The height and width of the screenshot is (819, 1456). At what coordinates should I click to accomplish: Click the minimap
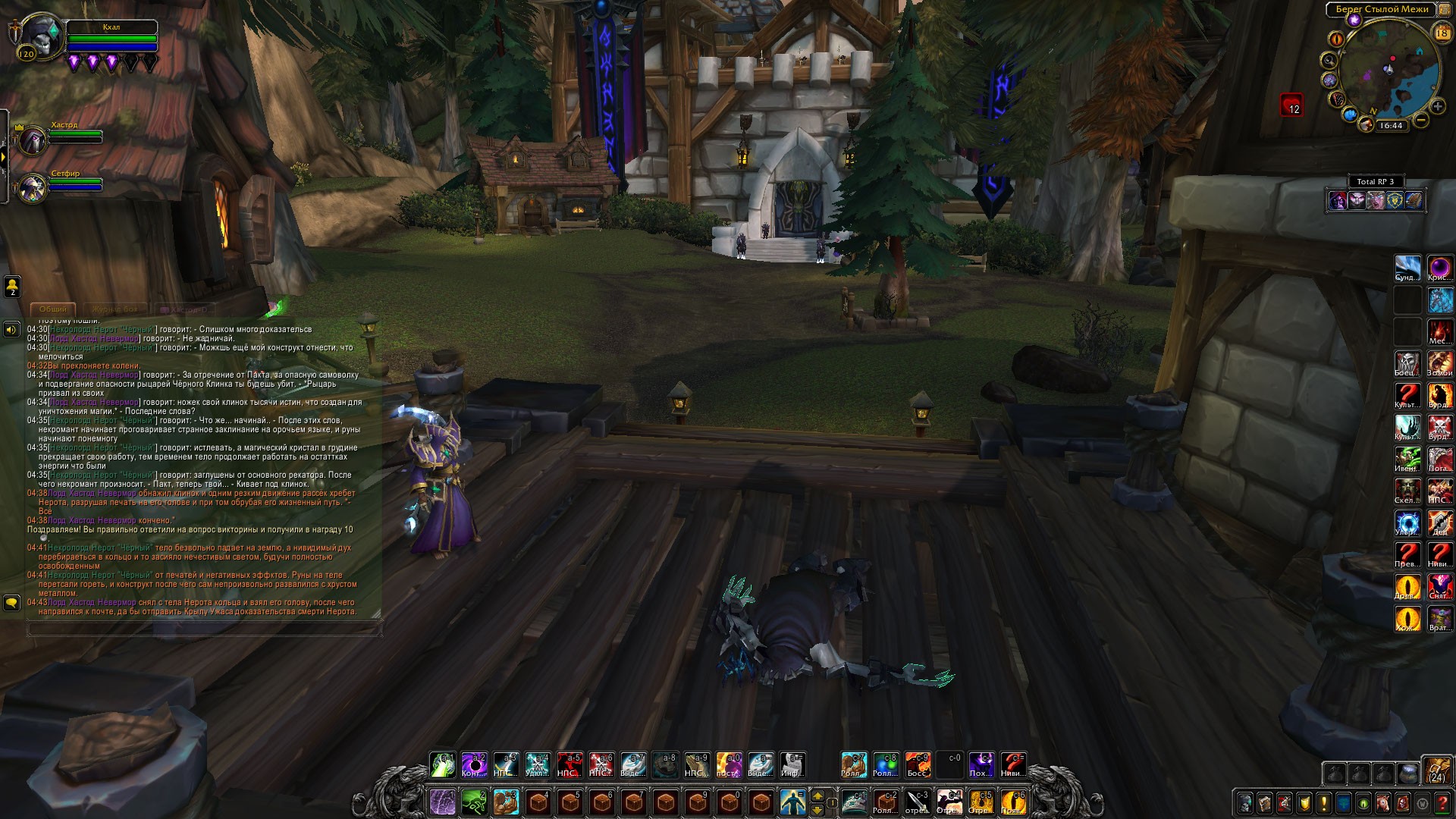tap(1389, 72)
